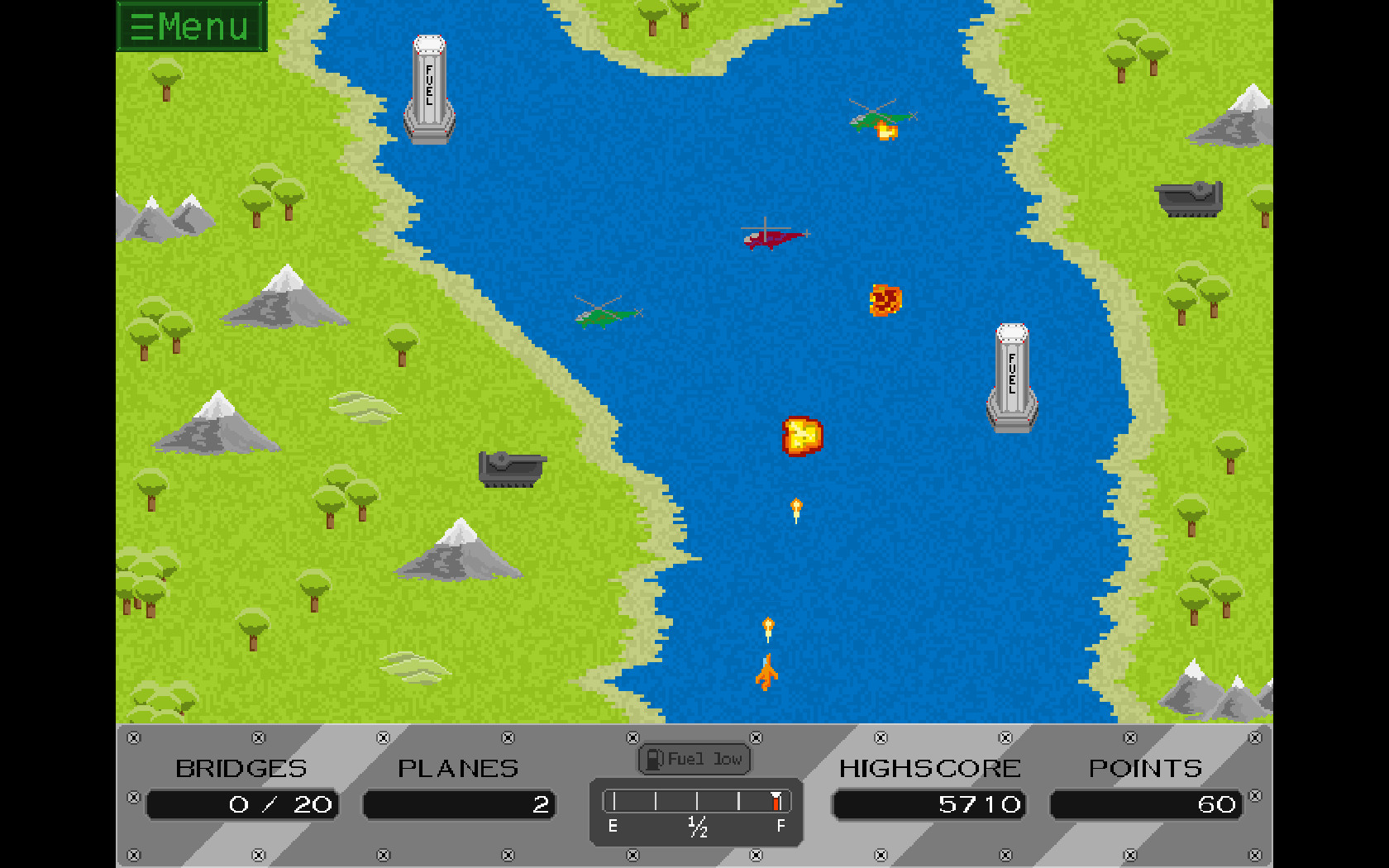Click the POINTS value 60

click(1145, 804)
